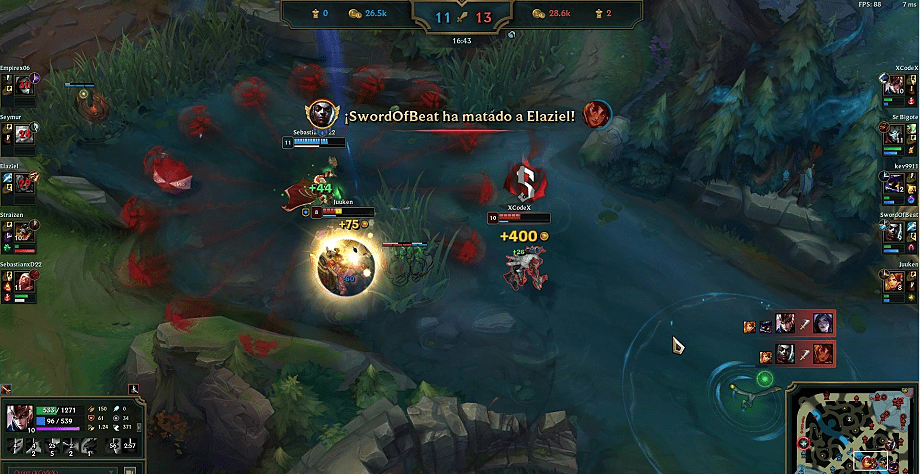The height and width of the screenshot is (474, 920).
Task: Click SwordOfBeat's enemy portrait in the sidebar
Action: 894,231
